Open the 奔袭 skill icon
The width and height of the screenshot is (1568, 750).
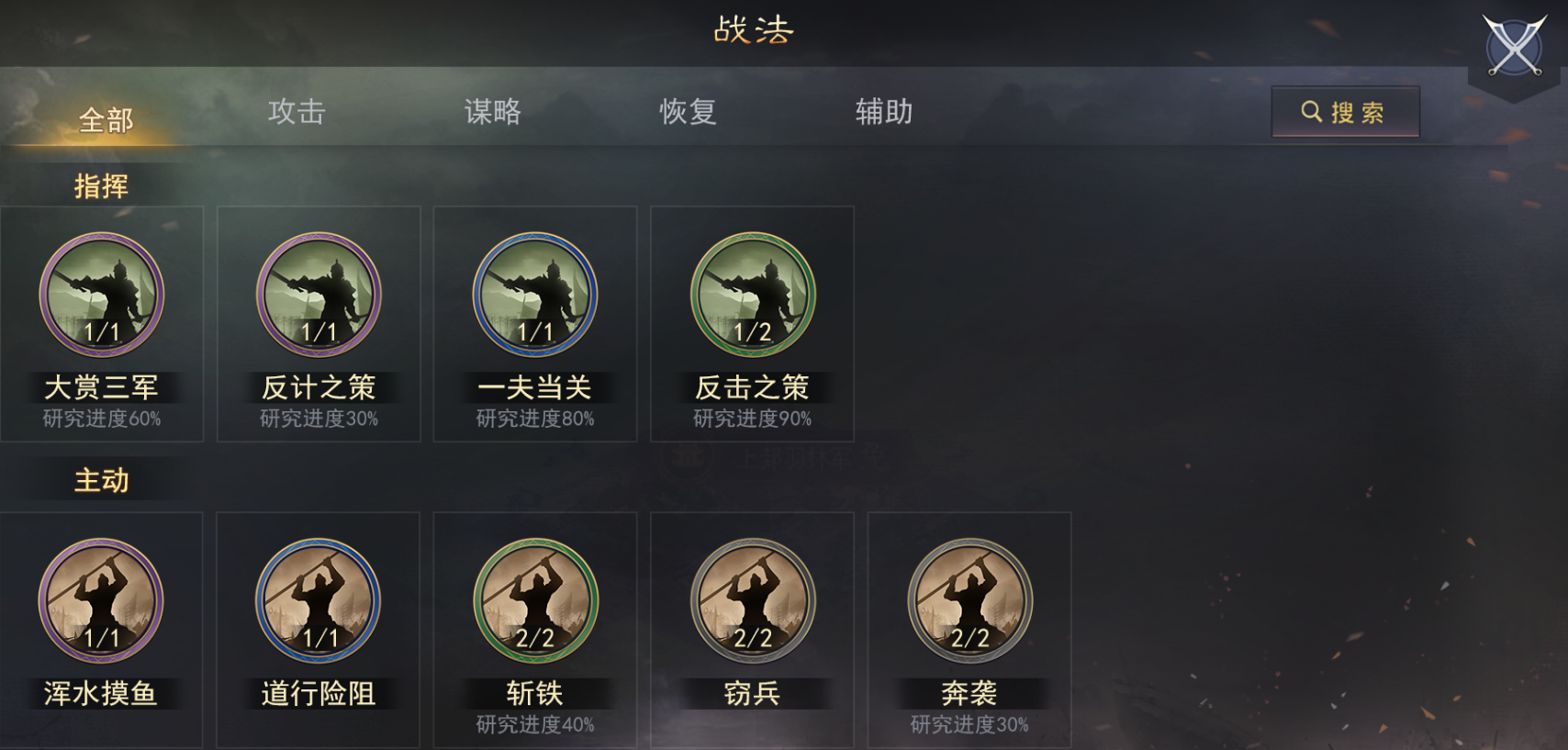pyautogui.click(x=968, y=601)
